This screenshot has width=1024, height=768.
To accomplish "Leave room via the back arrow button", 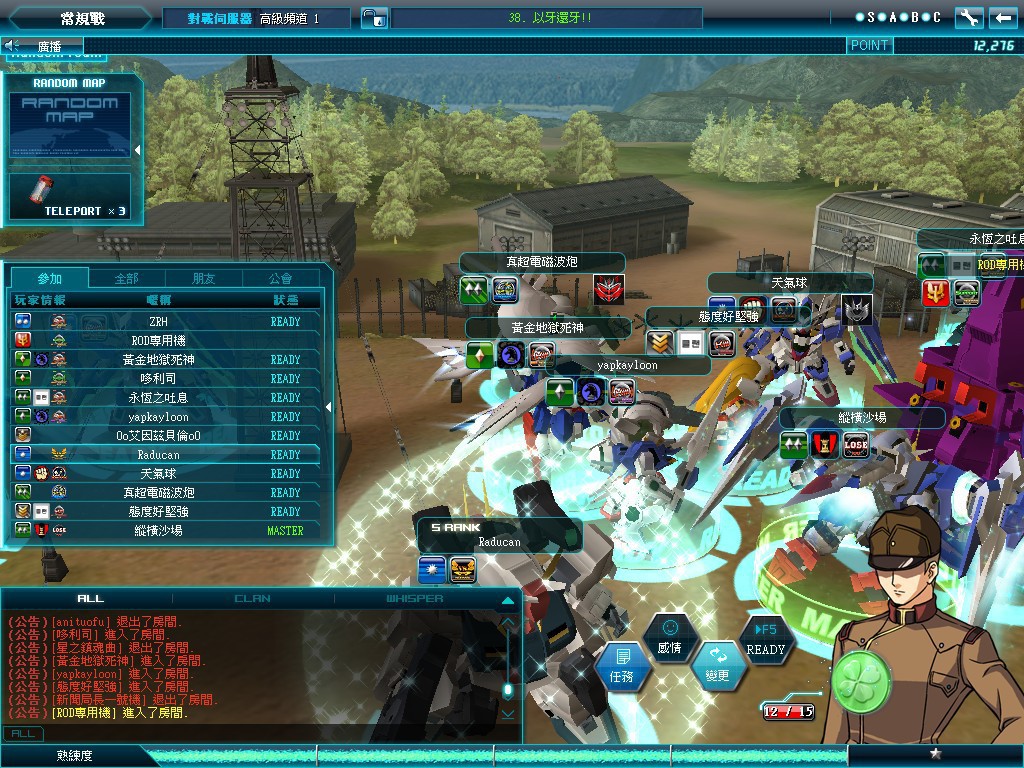I will click(1002, 17).
